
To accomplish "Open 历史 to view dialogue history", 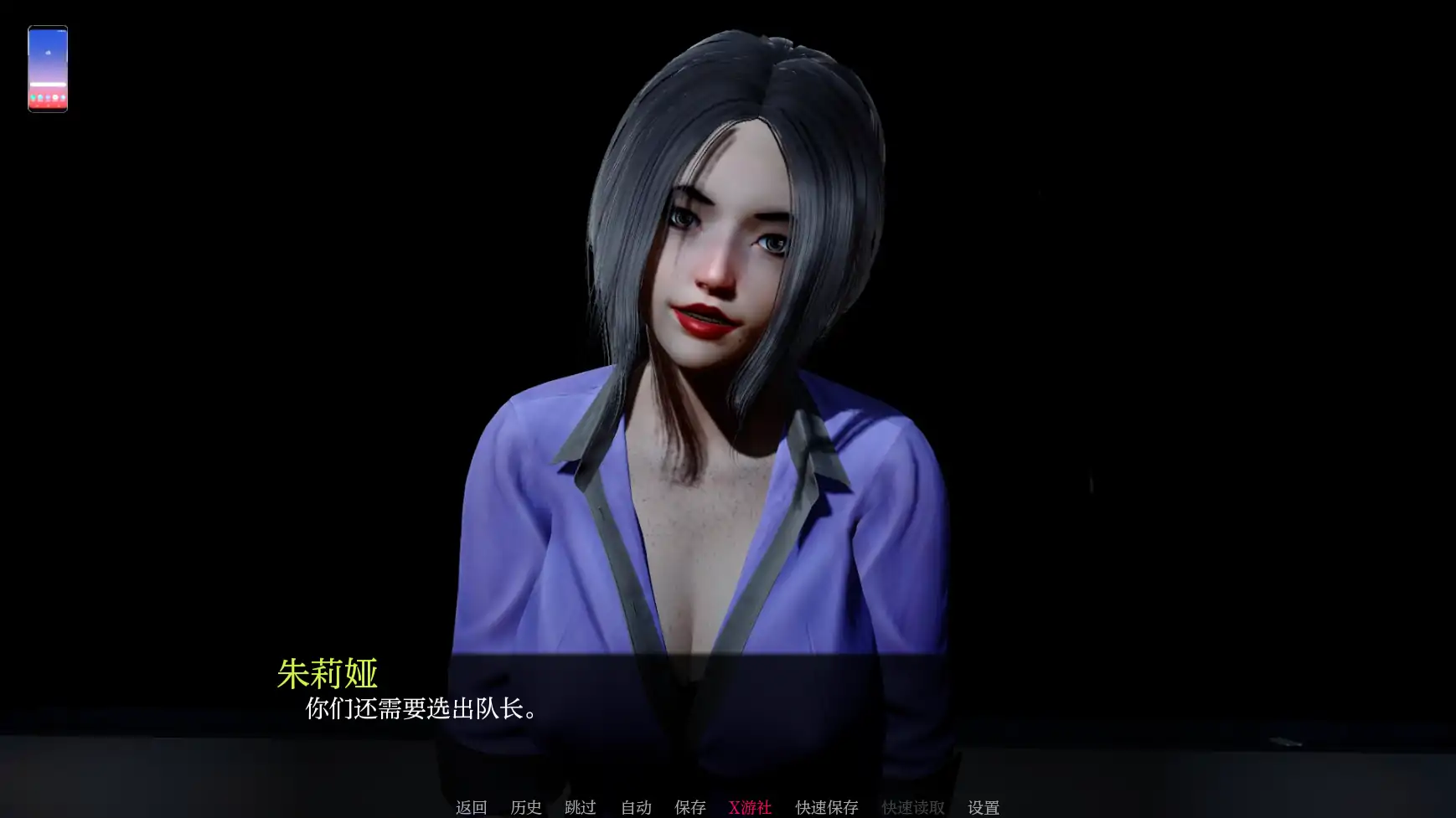I will [525, 807].
